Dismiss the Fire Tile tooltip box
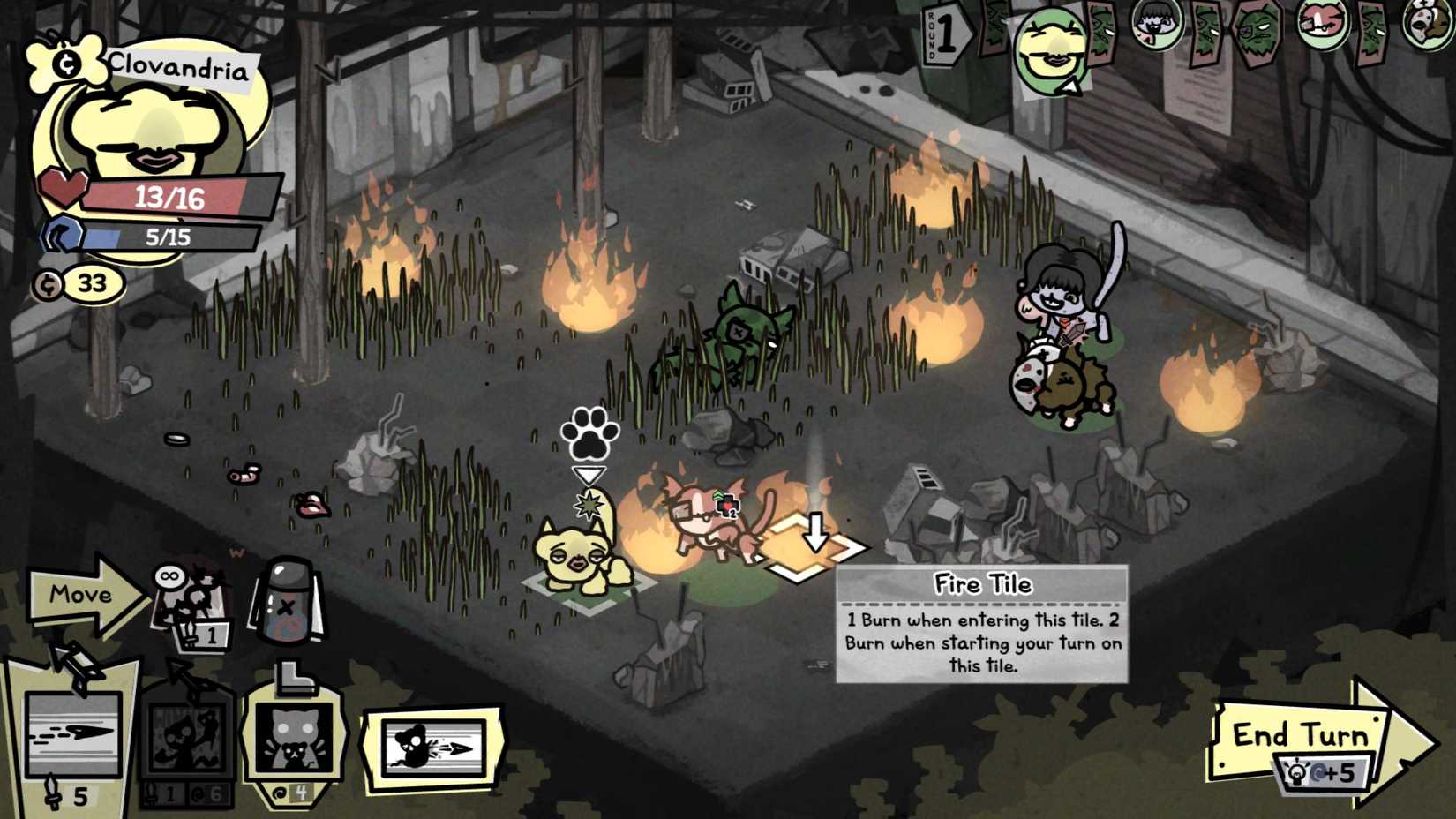Image resolution: width=1456 pixels, height=819 pixels. (981, 627)
